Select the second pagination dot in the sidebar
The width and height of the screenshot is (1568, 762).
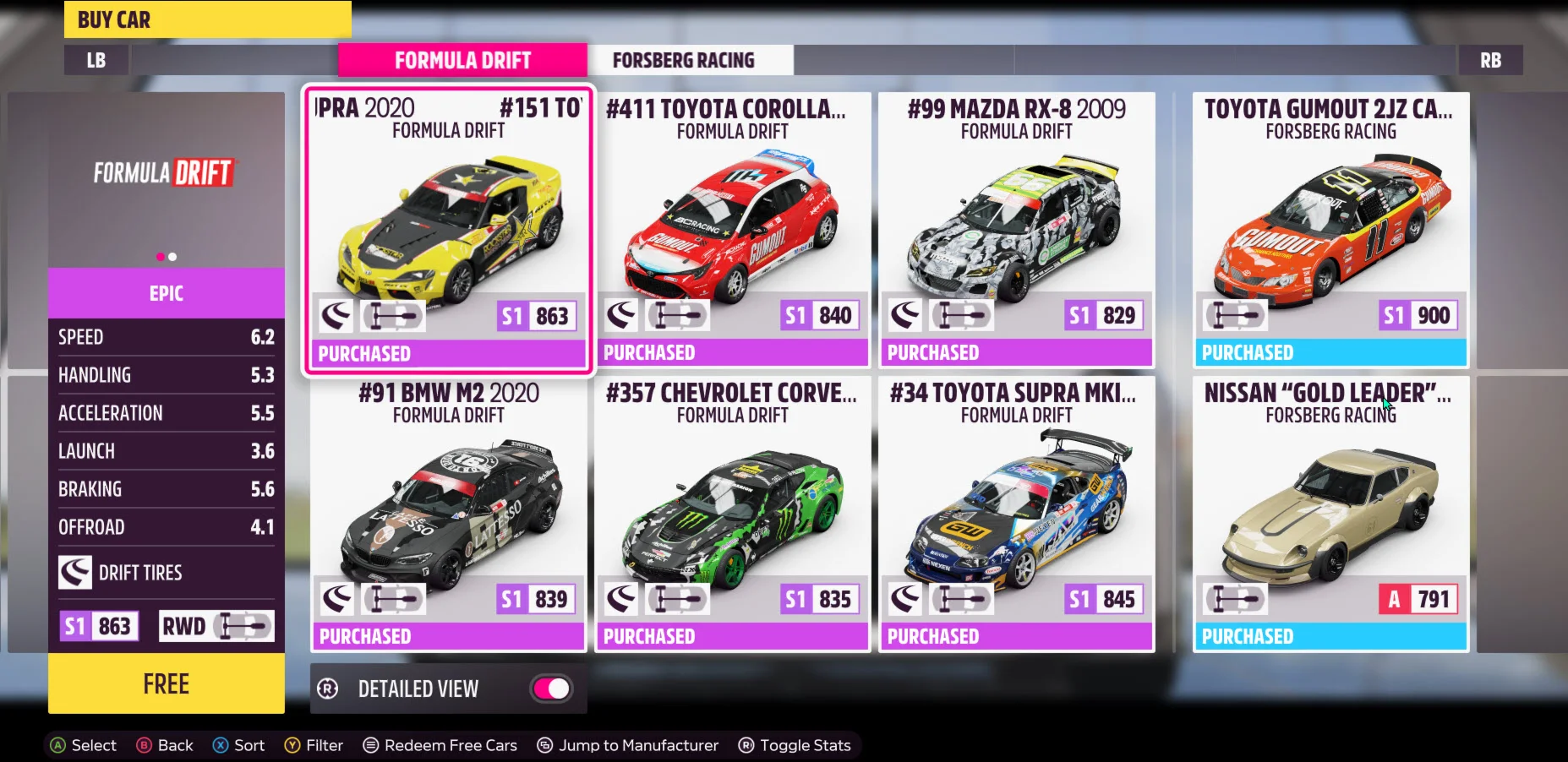tap(173, 256)
